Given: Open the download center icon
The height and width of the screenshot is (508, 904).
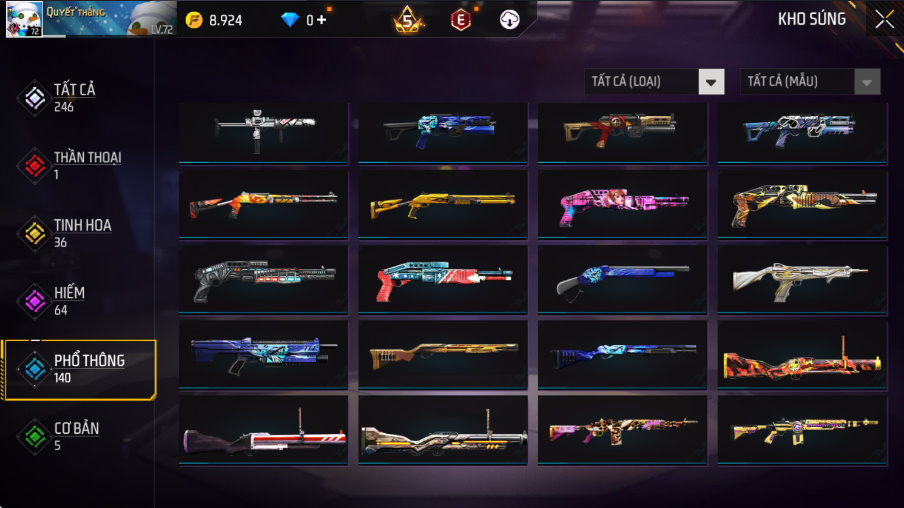Looking at the screenshot, I should click(x=510, y=19).
